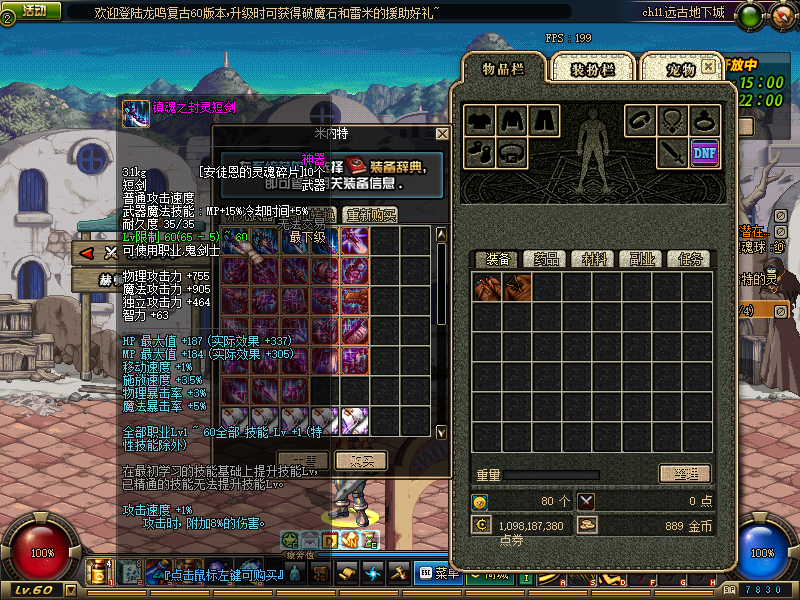This screenshot has width=800, height=600.
Task: Close the 米内特 shop window
Action: pos(442,133)
